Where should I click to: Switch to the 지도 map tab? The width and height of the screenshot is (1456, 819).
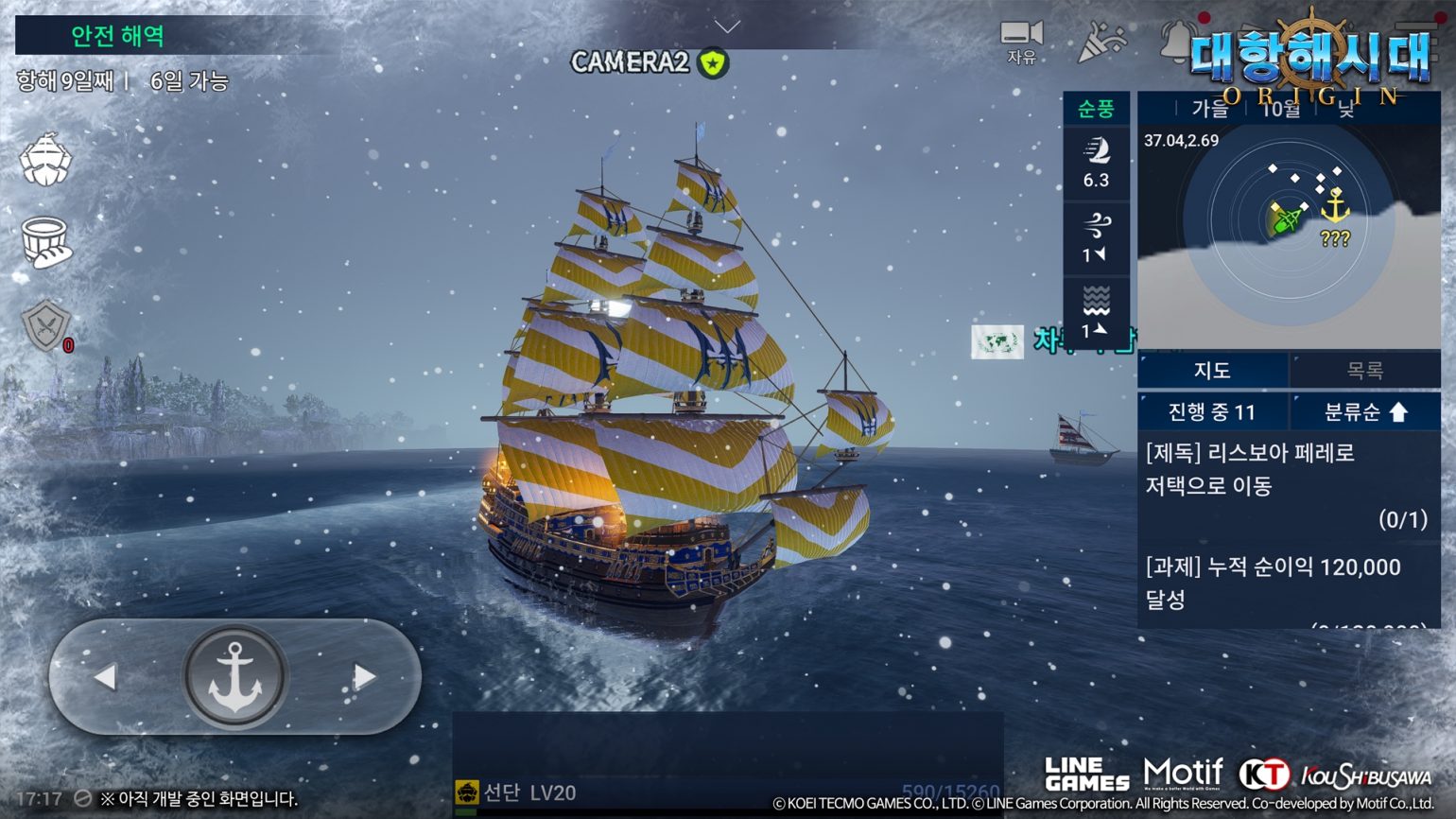[x=1214, y=369]
